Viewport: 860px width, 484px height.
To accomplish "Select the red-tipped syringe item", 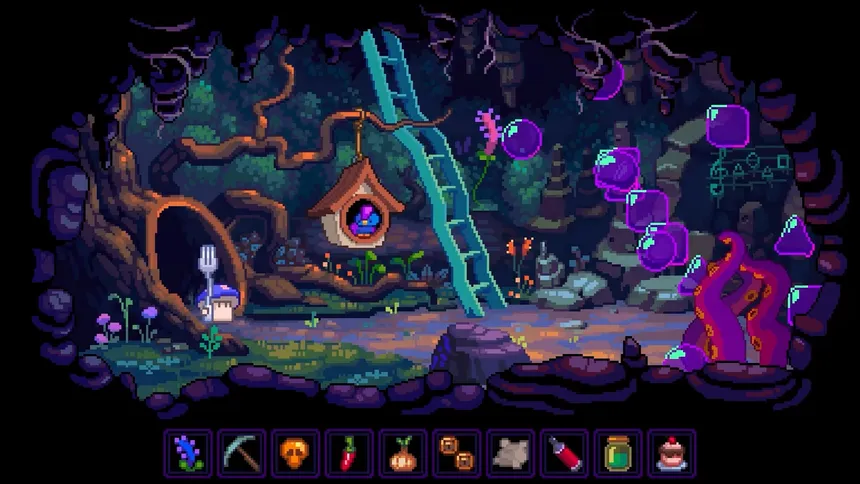I will [x=565, y=454].
